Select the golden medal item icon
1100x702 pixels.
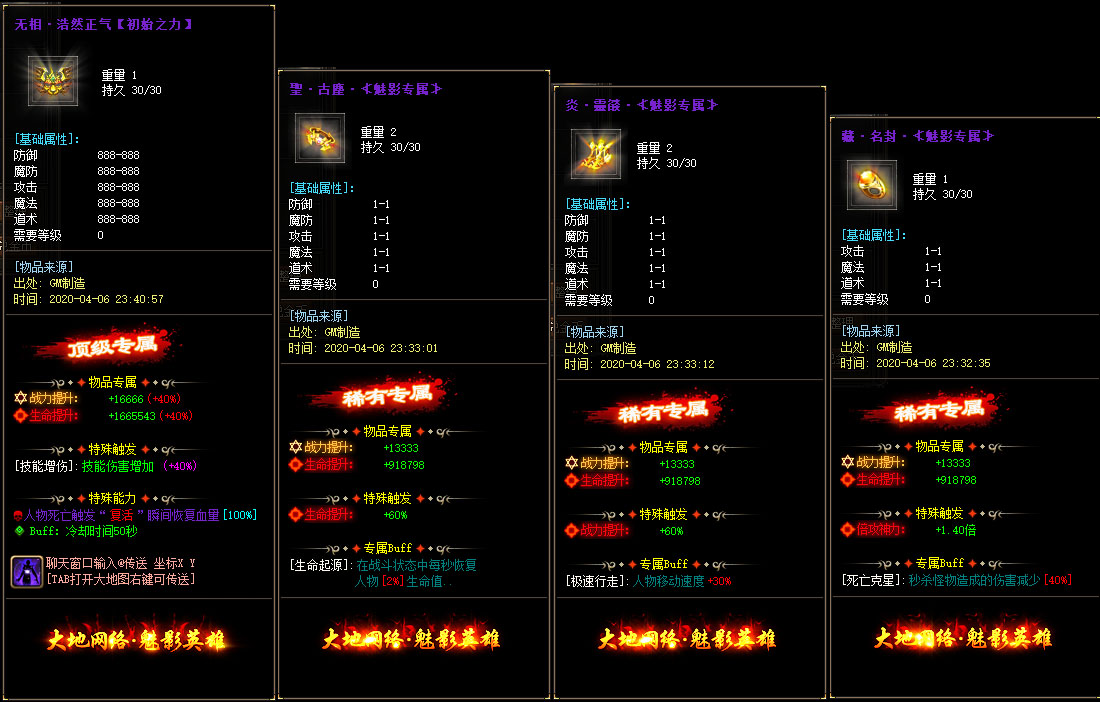coord(46,81)
